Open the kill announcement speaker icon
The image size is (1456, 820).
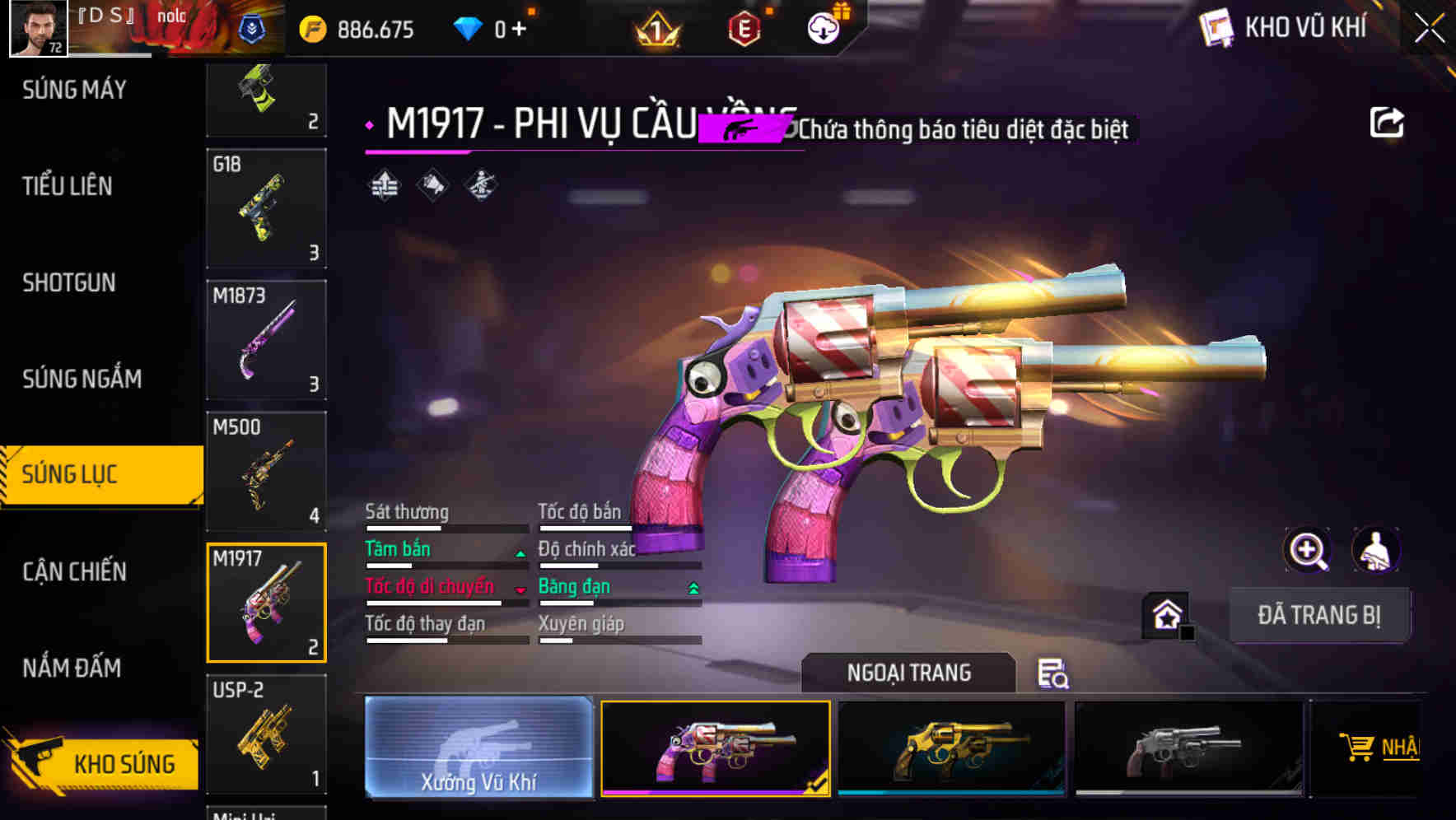pos(432,185)
